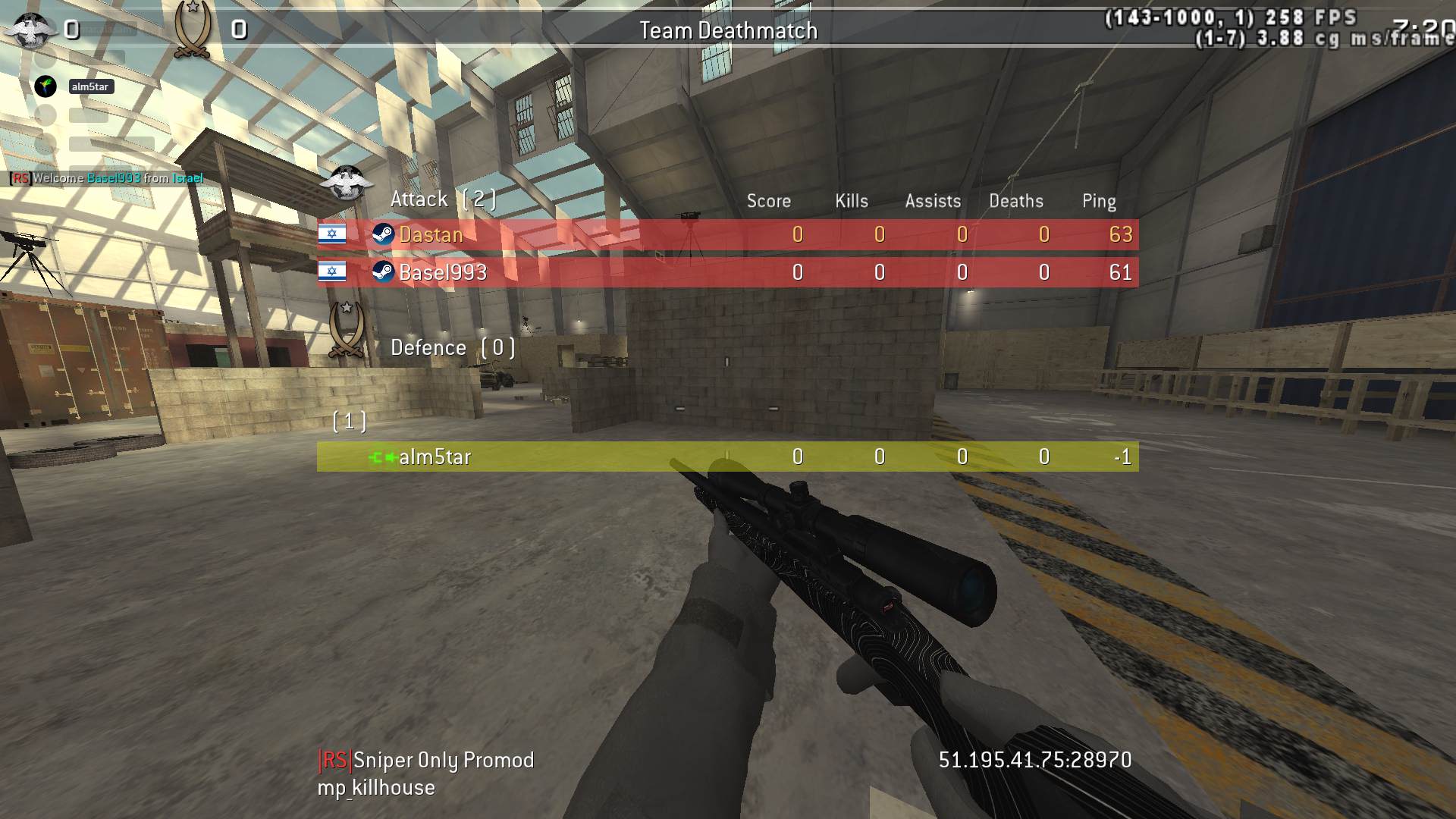Expand the Attack (2) team section
The width and height of the screenshot is (1456, 819).
444,199
